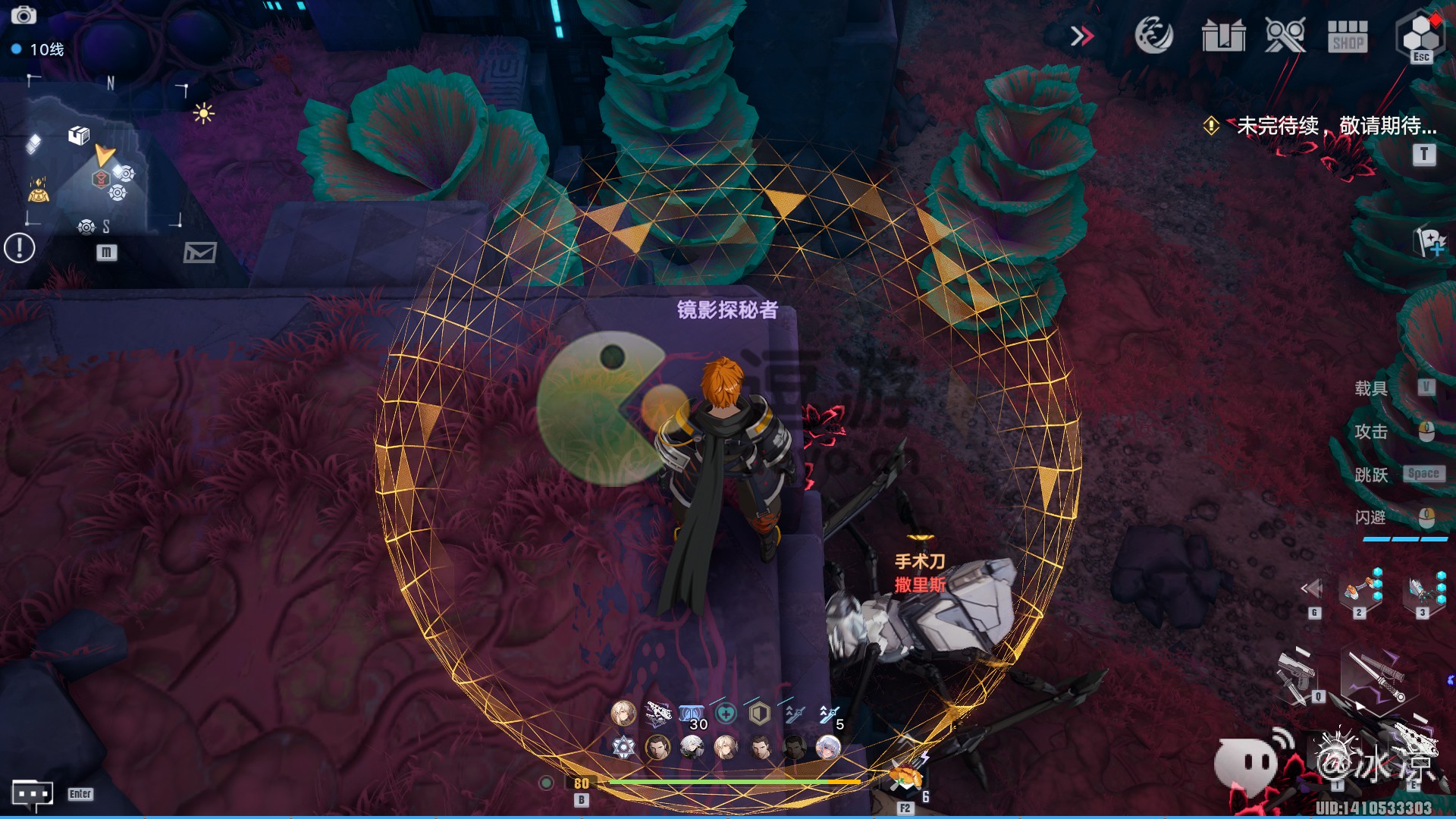
Task: Open the mail envelope icon
Action: (x=199, y=253)
